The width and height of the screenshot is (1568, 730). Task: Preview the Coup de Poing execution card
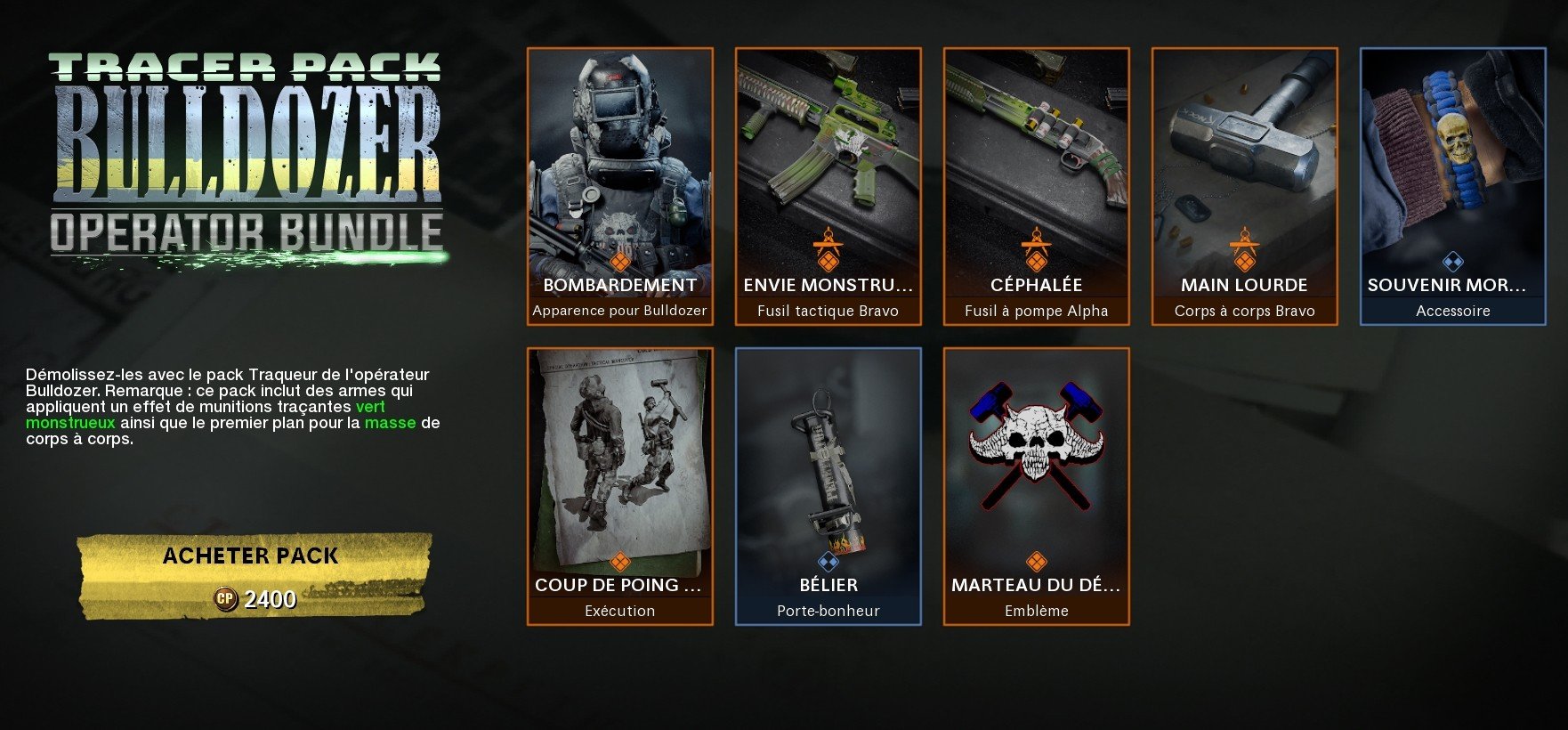click(x=619, y=486)
